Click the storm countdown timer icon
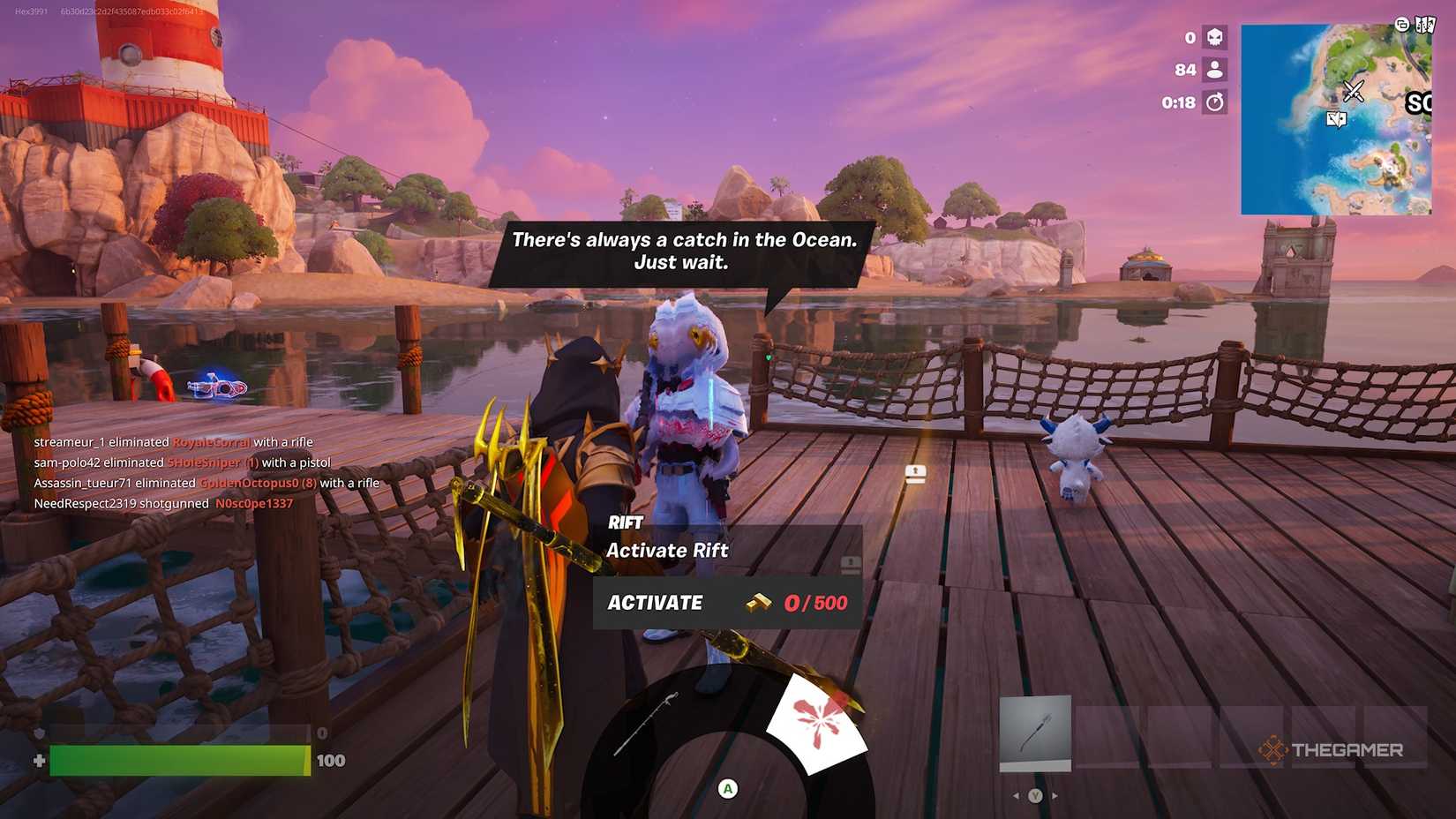The width and height of the screenshot is (1456, 819). [1216, 101]
